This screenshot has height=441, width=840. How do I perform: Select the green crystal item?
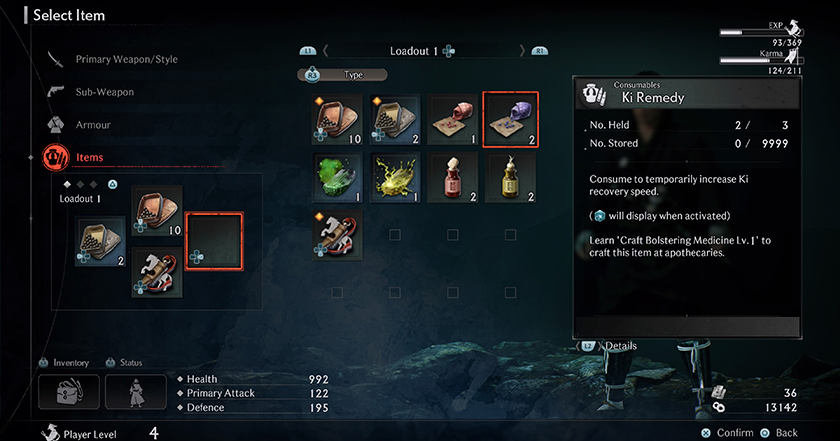coord(337,176)
